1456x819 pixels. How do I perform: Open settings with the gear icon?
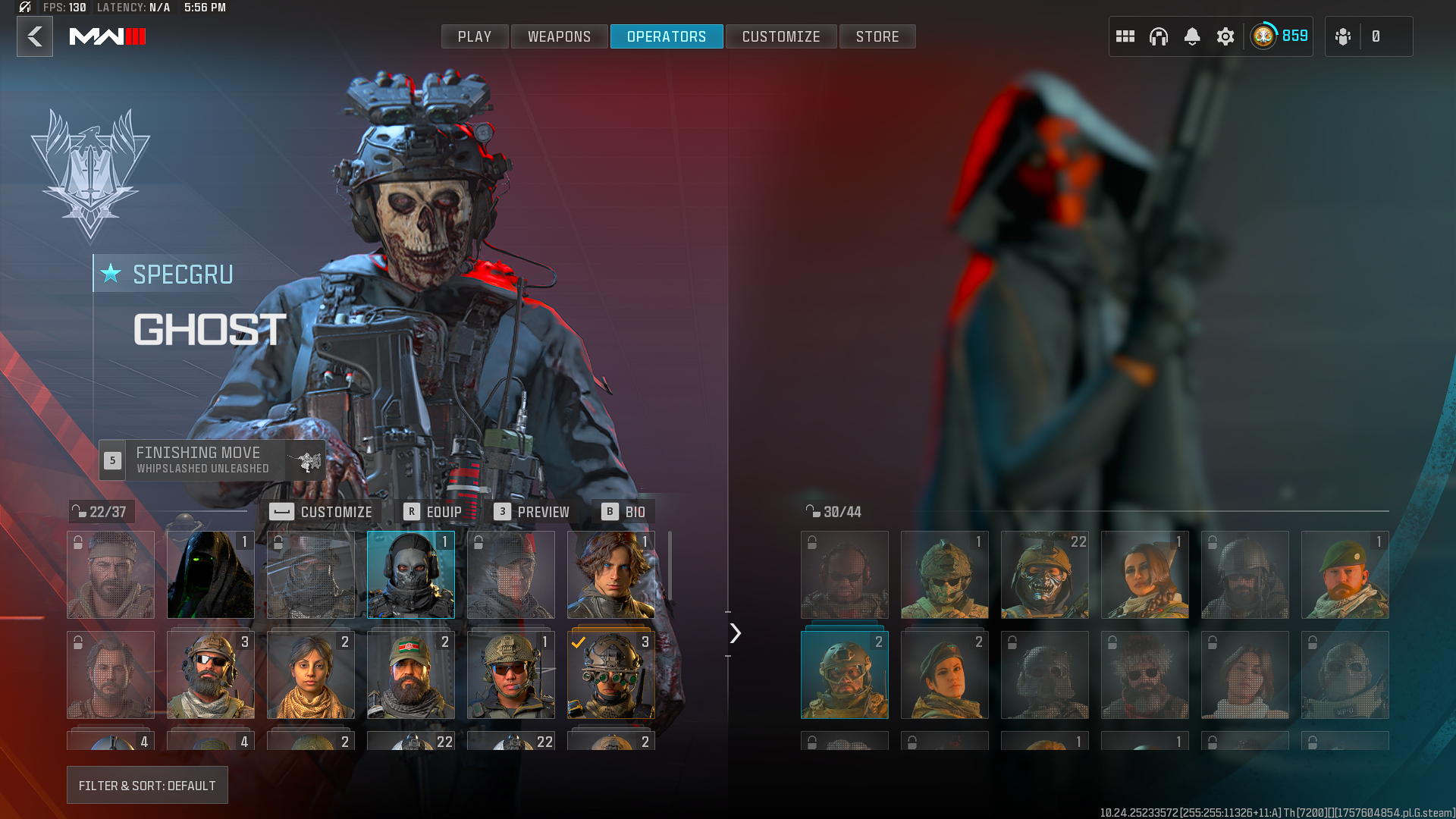1225,36
